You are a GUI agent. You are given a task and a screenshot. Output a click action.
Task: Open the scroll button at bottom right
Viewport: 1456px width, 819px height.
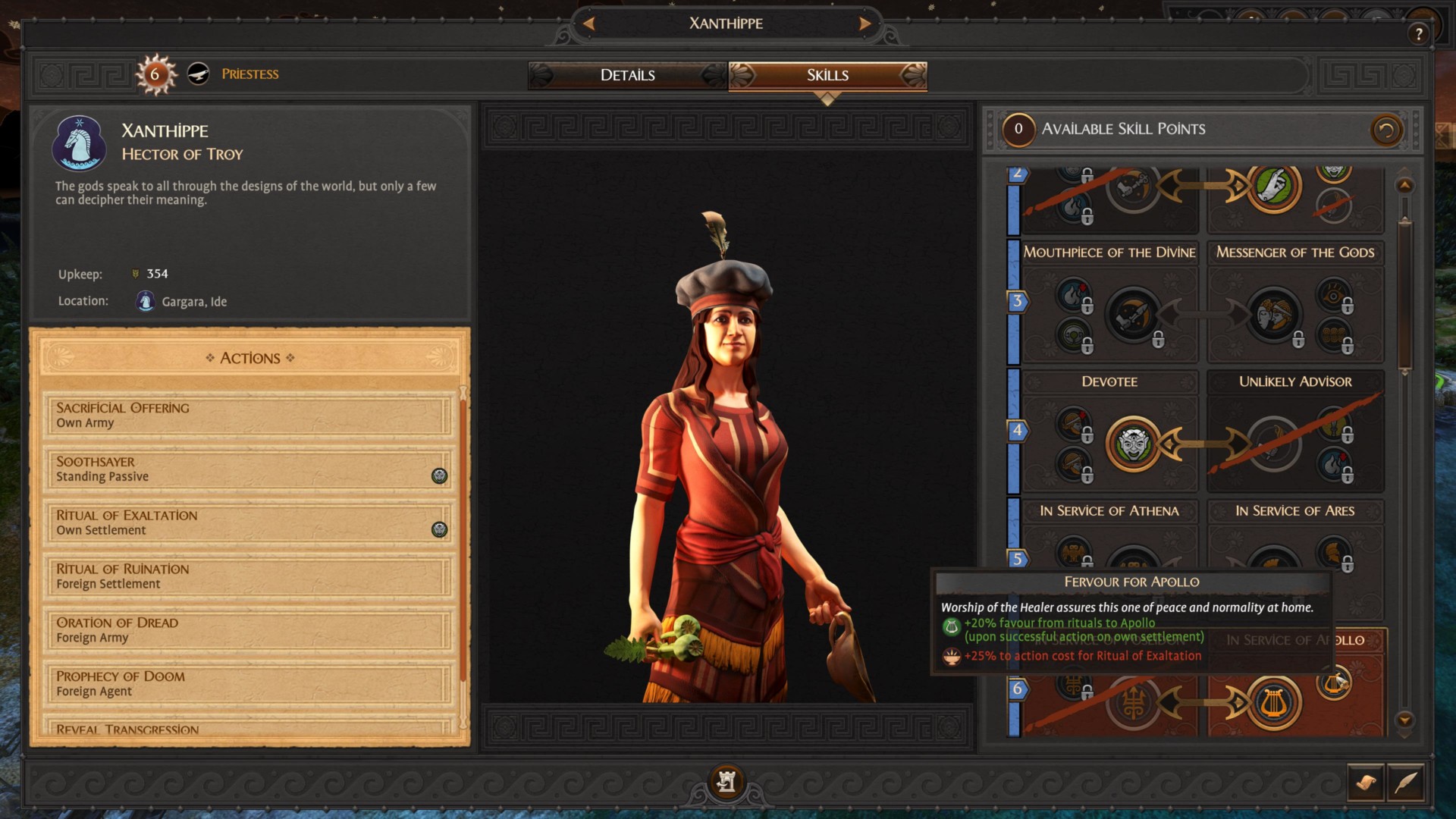(1366, 782)
